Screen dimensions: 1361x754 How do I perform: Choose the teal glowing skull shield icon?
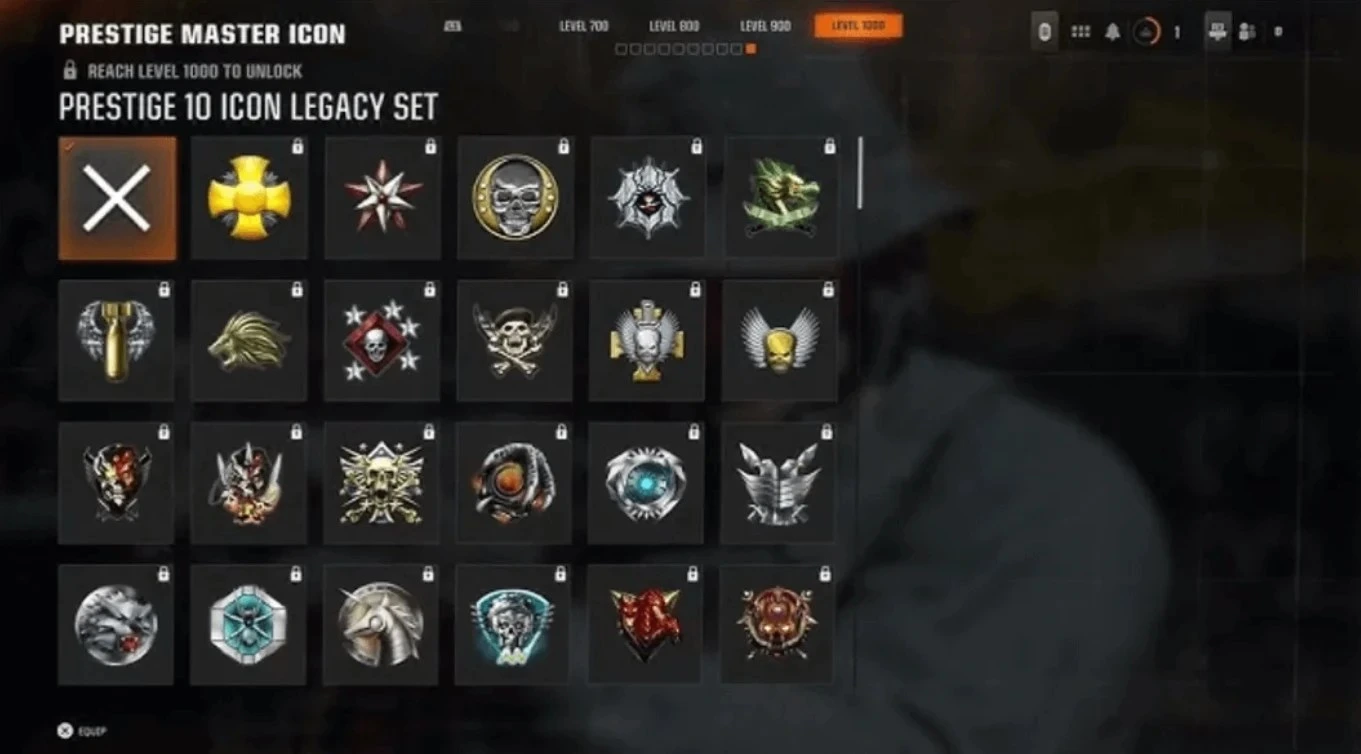pyautogui.click(x=513, y=625)
